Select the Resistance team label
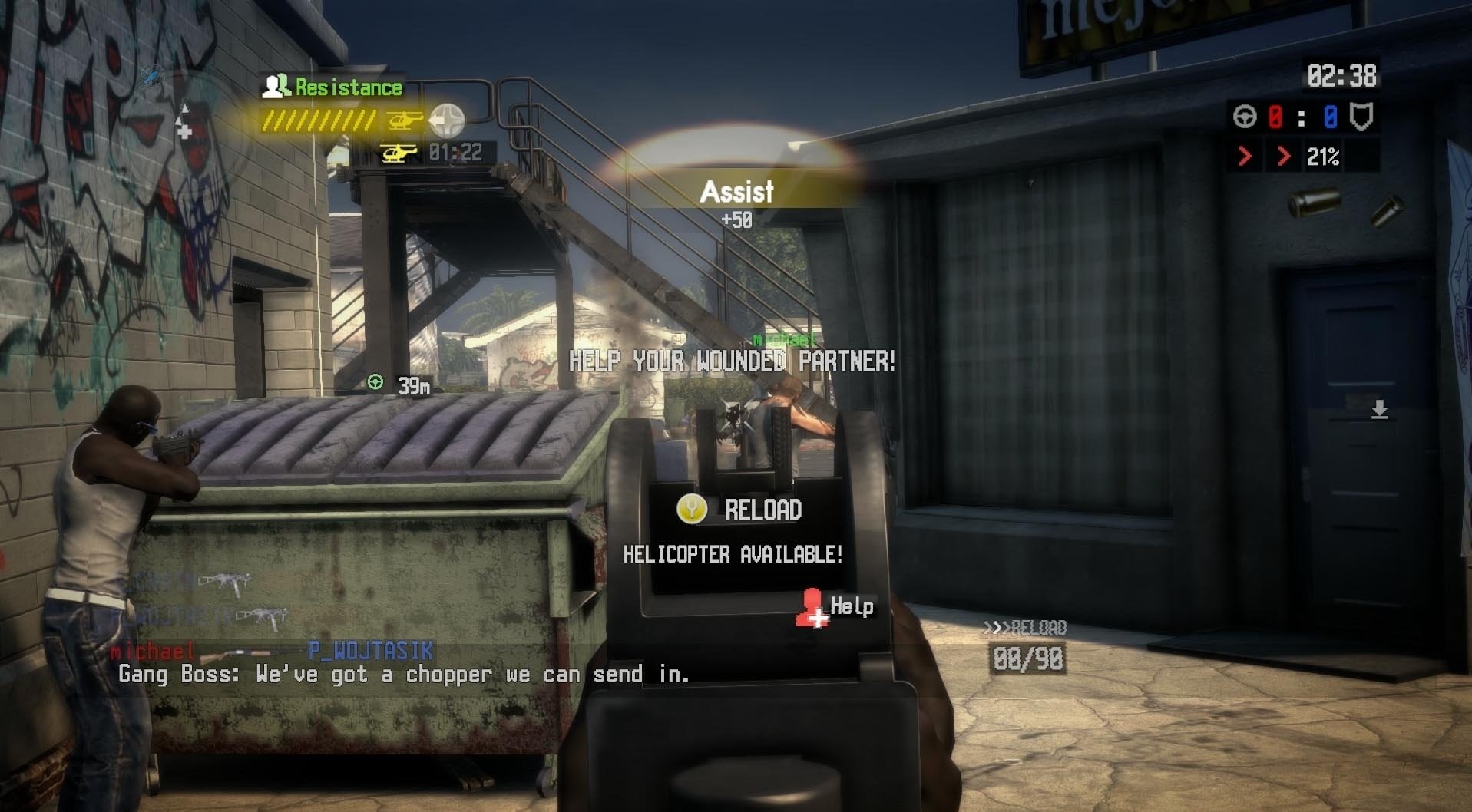Image resolution: width=1472 pixels, height=812 pixels. click(348, 87)
